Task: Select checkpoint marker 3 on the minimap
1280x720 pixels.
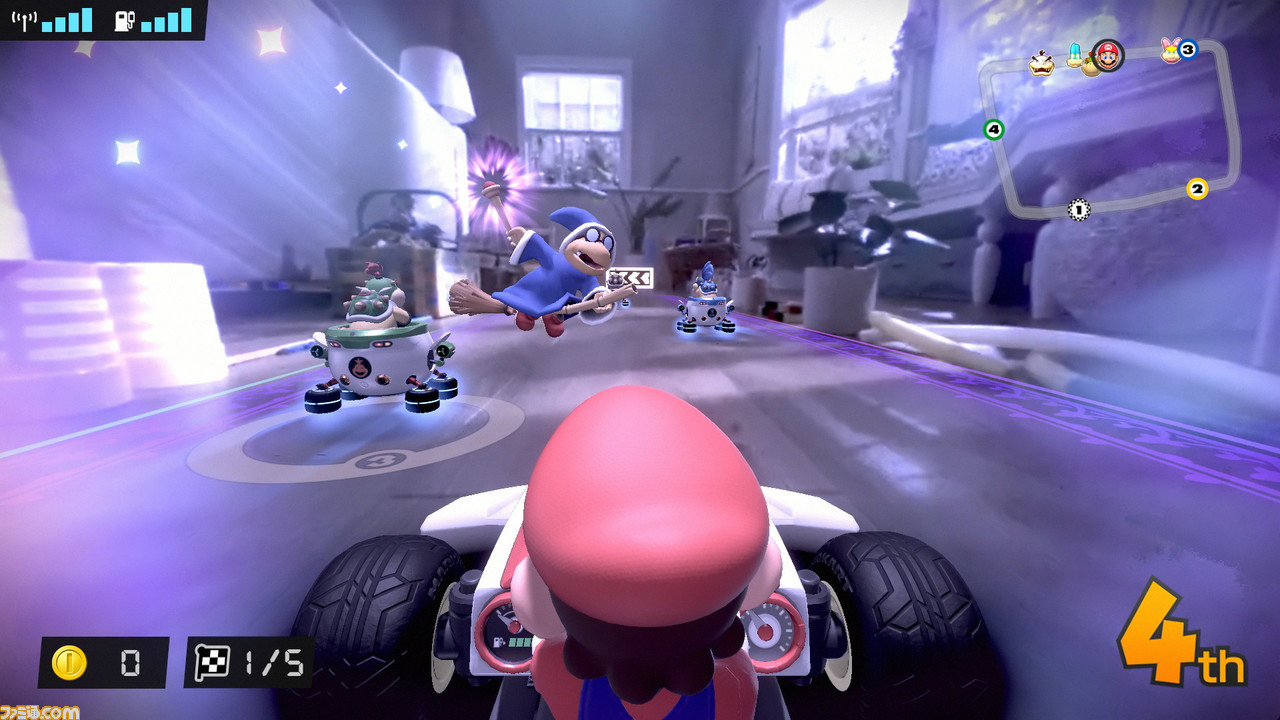Action: tap(1187, 48)
